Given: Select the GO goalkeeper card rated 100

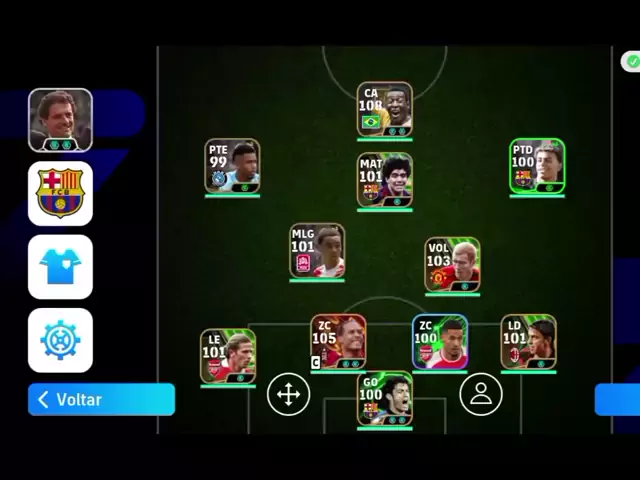Looking at the screenshot, I should click(x=385, y=398).
